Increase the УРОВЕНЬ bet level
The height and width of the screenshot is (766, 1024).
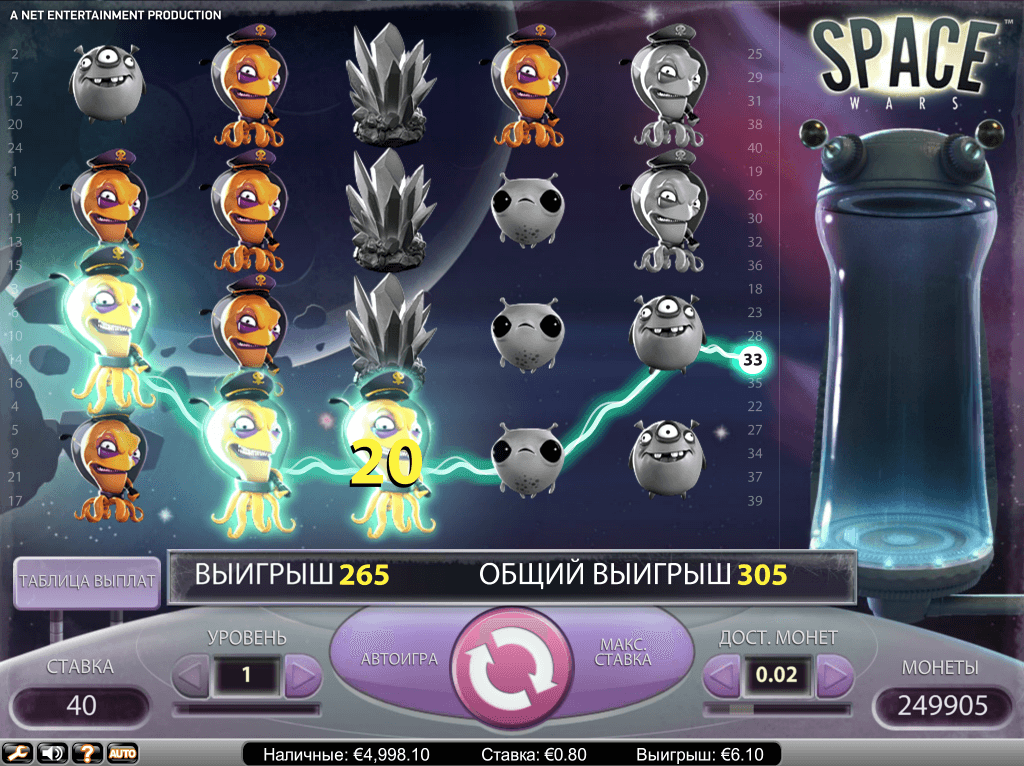tap(301, 677)
